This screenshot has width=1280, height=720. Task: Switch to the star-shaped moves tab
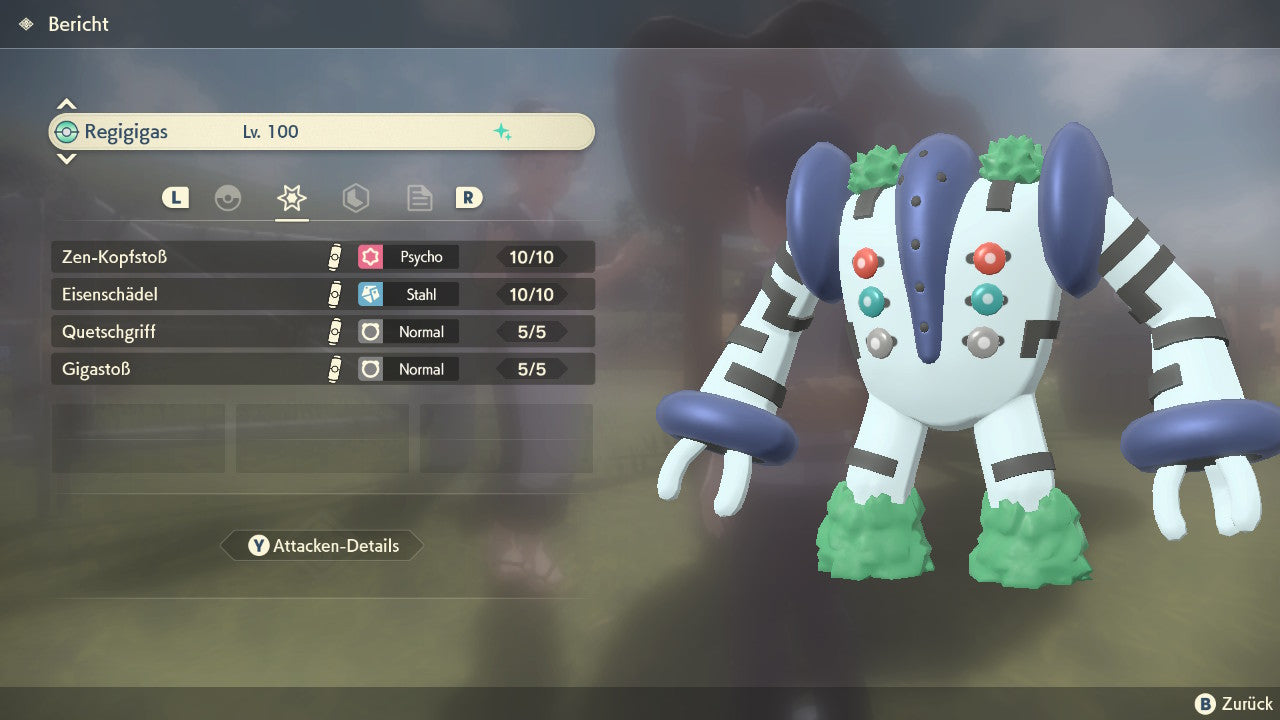click(x=291, y=198)
